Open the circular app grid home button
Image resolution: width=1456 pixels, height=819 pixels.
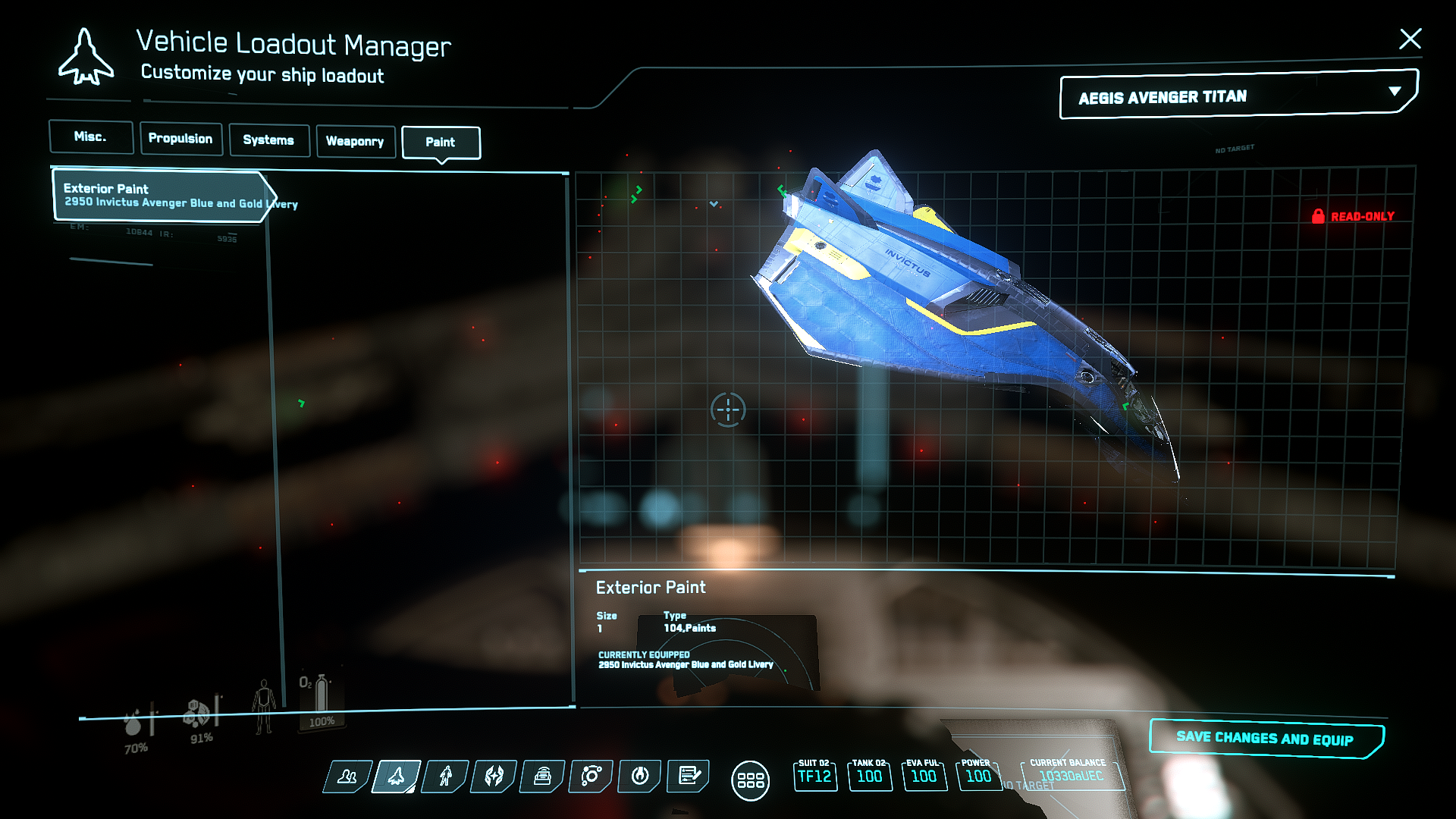point(750,780)
